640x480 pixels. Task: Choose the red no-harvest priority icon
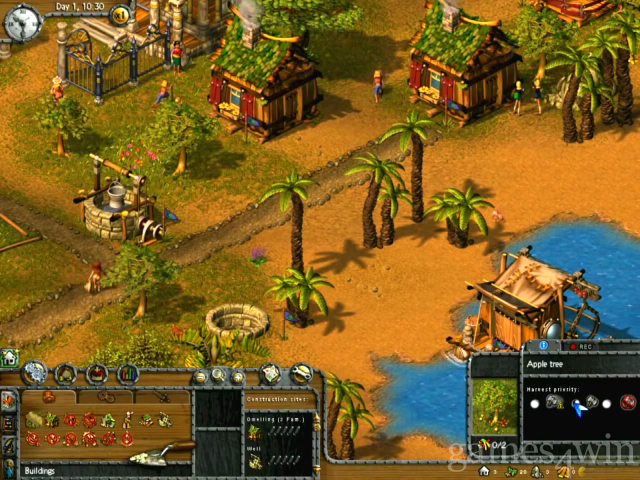coord(628,402)
